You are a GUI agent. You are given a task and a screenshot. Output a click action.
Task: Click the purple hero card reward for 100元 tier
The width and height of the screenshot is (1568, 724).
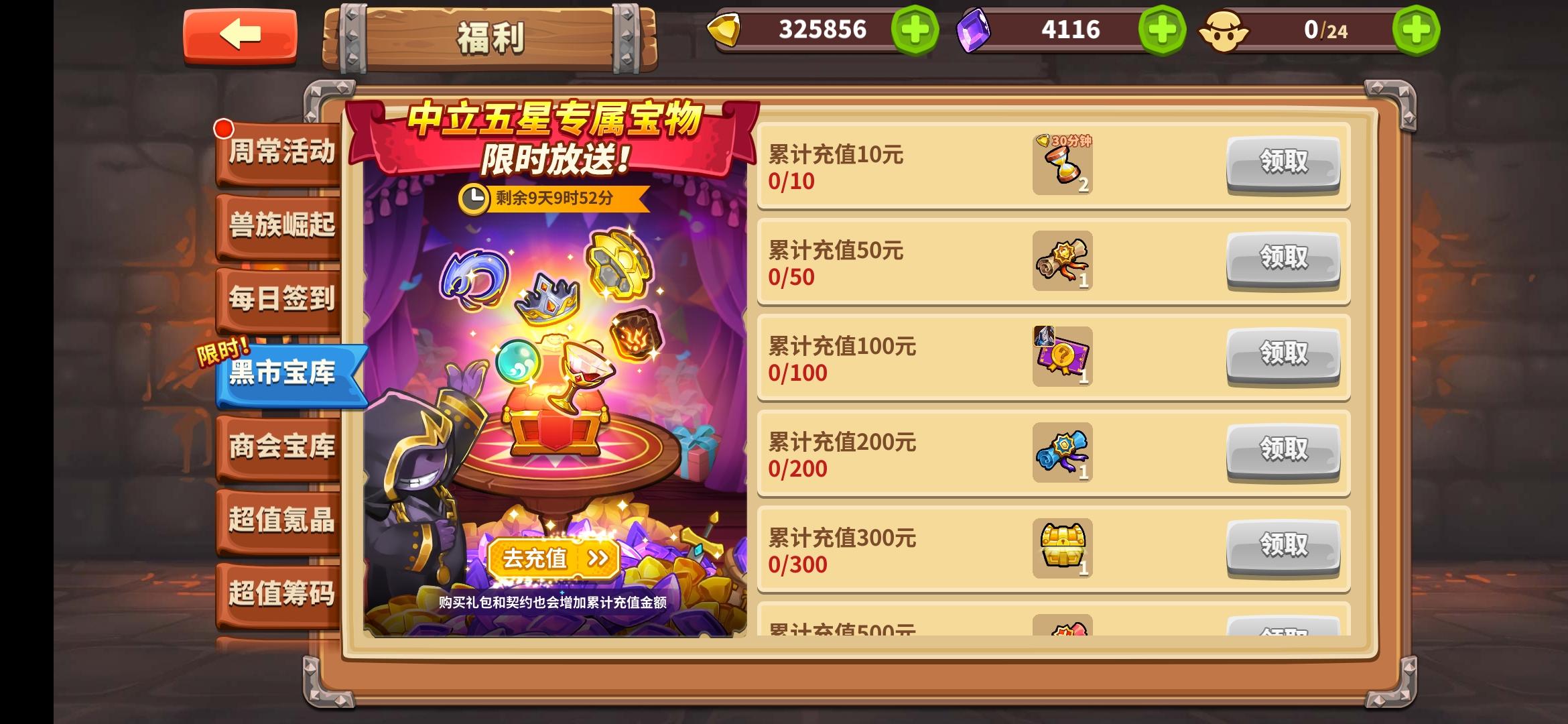pyautogui.click(x=1061, y=357)
